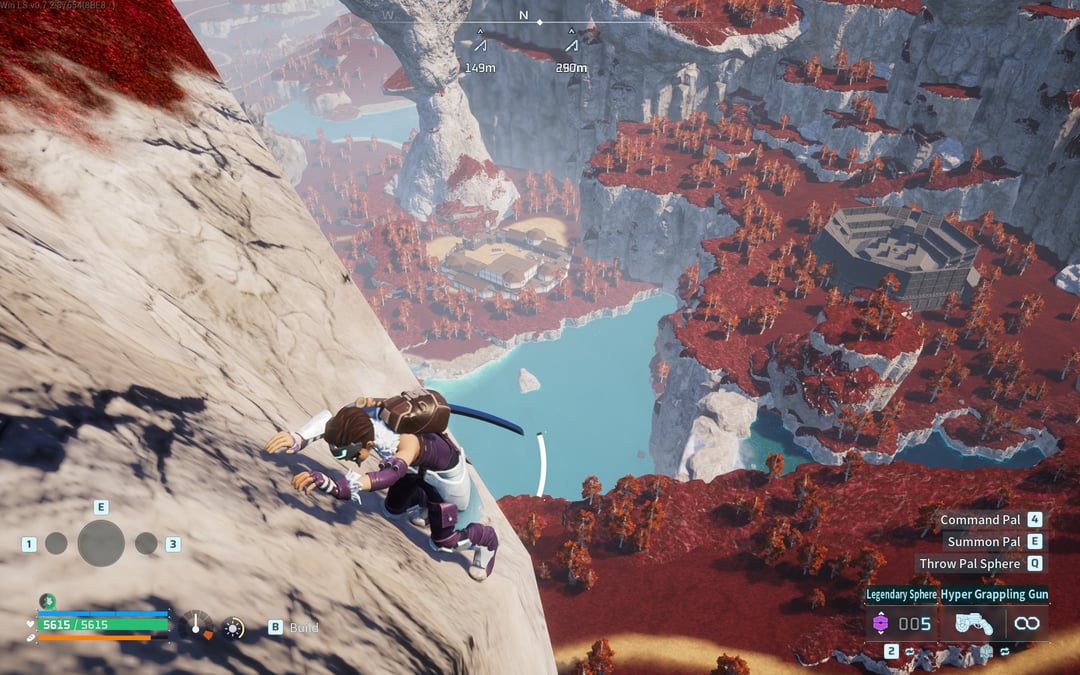Select the Legendary Sphere slot
Screen dimensions: 1080x675
[880, 624]
